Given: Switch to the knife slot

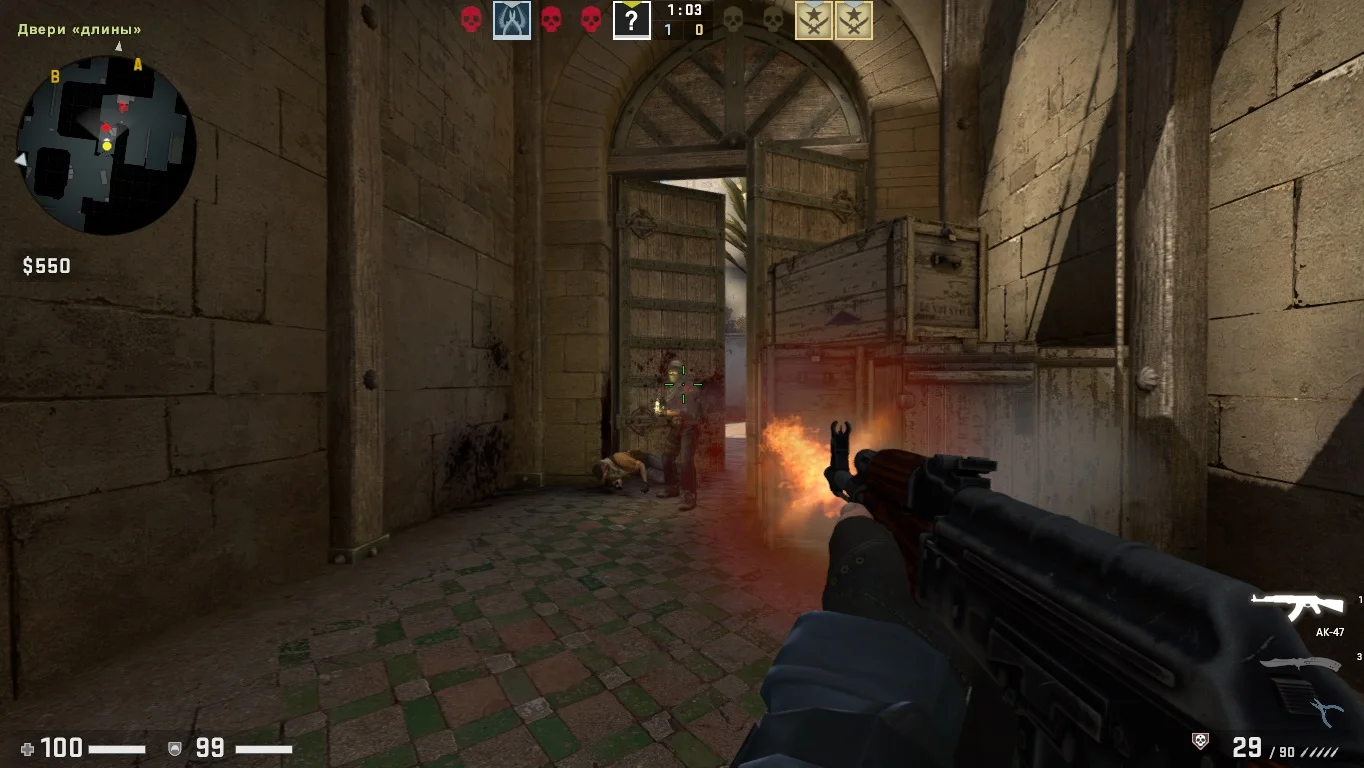Looking at the screenshot, I should tap(1300, 663).
